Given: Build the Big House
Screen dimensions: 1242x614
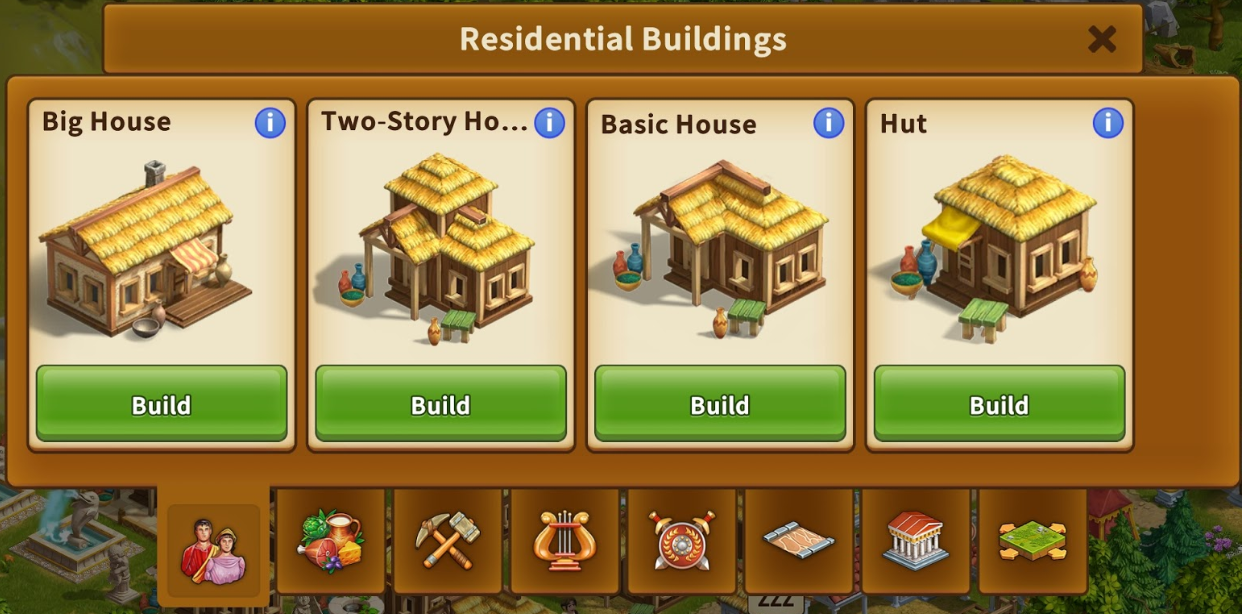Looking at the screenshot, I should 161,403.
